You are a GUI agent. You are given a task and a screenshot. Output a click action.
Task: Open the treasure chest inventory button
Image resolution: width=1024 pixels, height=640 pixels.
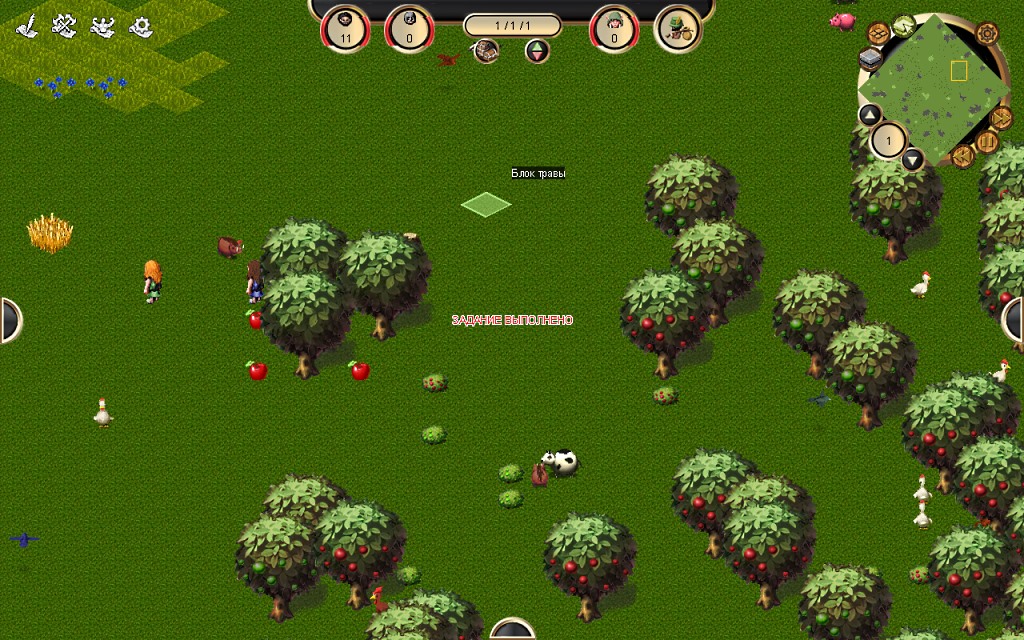click(487, 51)
